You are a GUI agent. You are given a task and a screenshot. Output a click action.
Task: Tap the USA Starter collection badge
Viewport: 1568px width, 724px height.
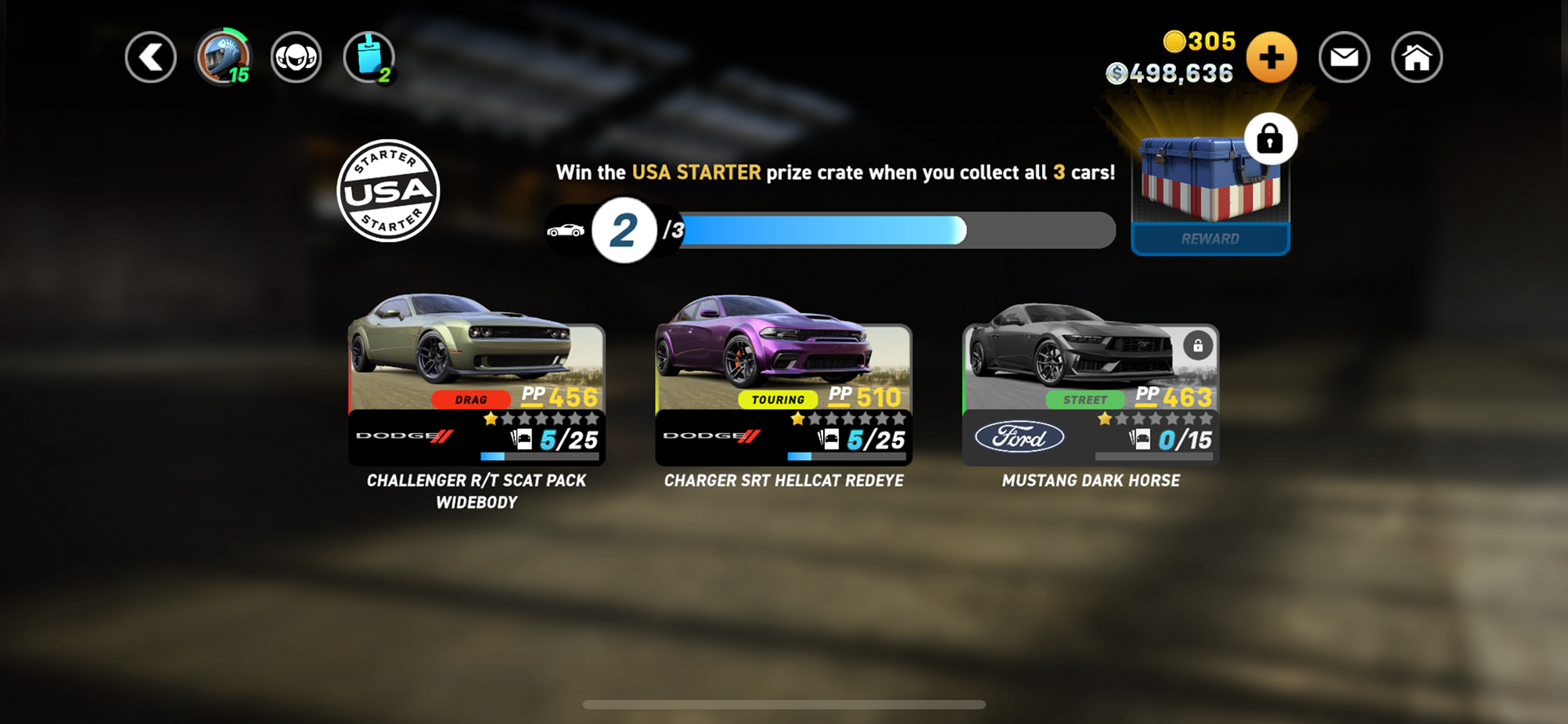(x=389, y=191)
